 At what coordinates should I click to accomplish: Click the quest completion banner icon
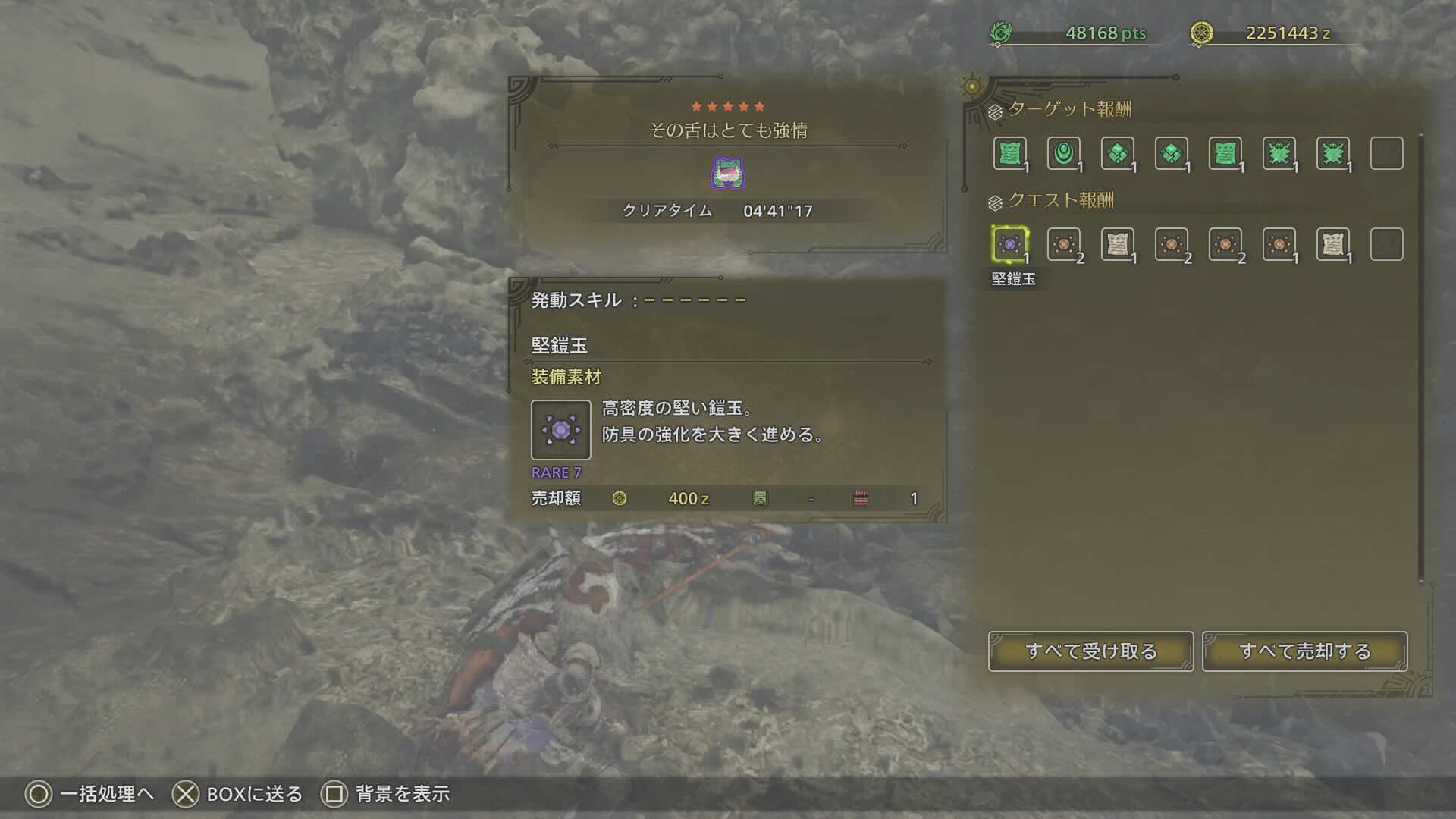pyautogui.click(x=727, y=174)
